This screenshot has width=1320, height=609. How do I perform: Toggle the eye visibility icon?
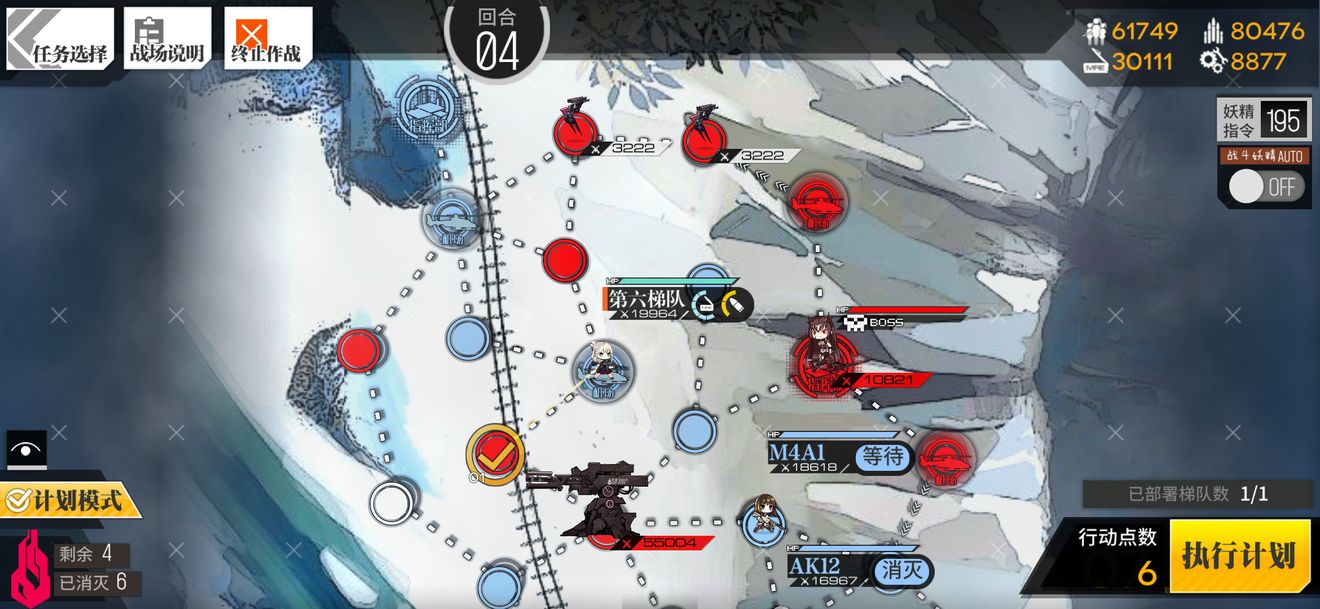[27, 450]
